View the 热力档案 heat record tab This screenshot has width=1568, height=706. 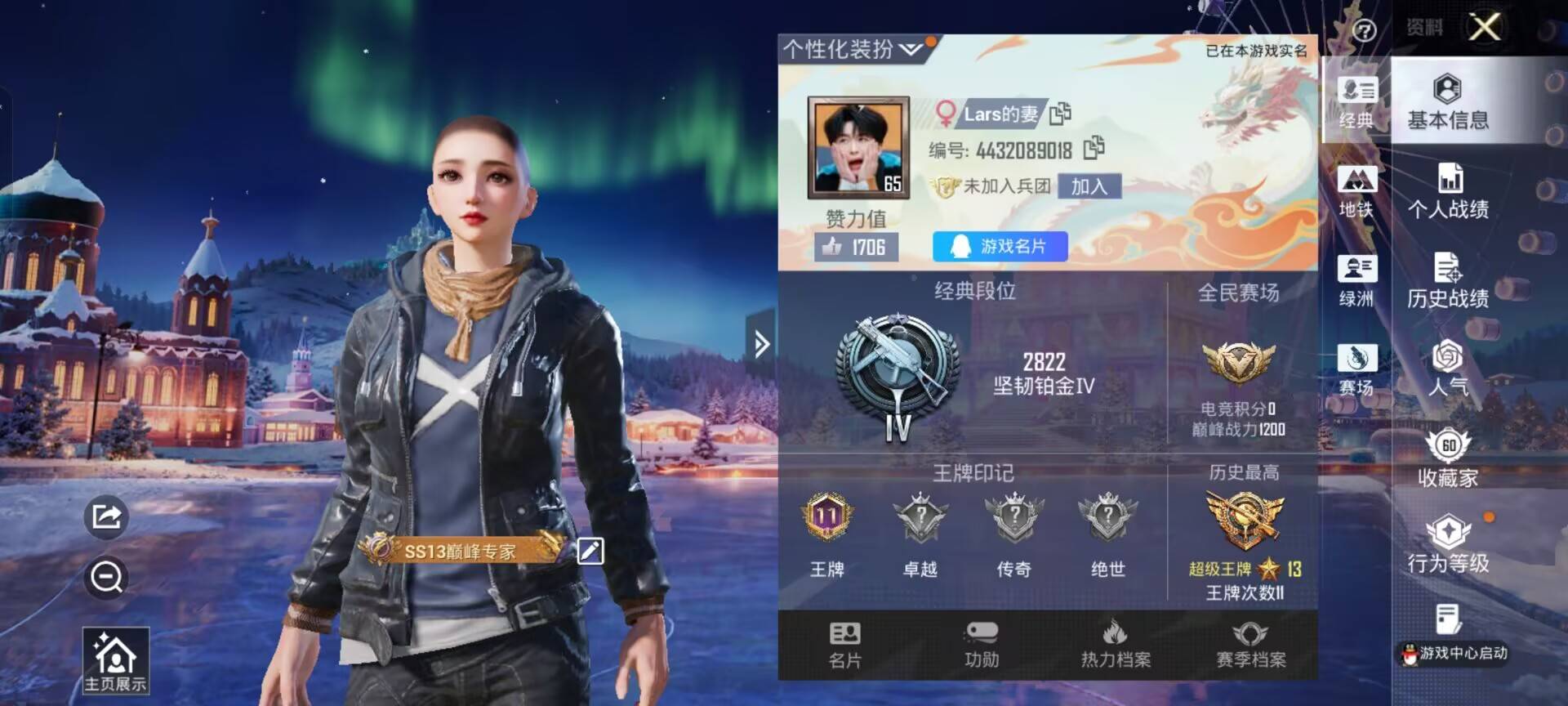(x=1116, y=644)
